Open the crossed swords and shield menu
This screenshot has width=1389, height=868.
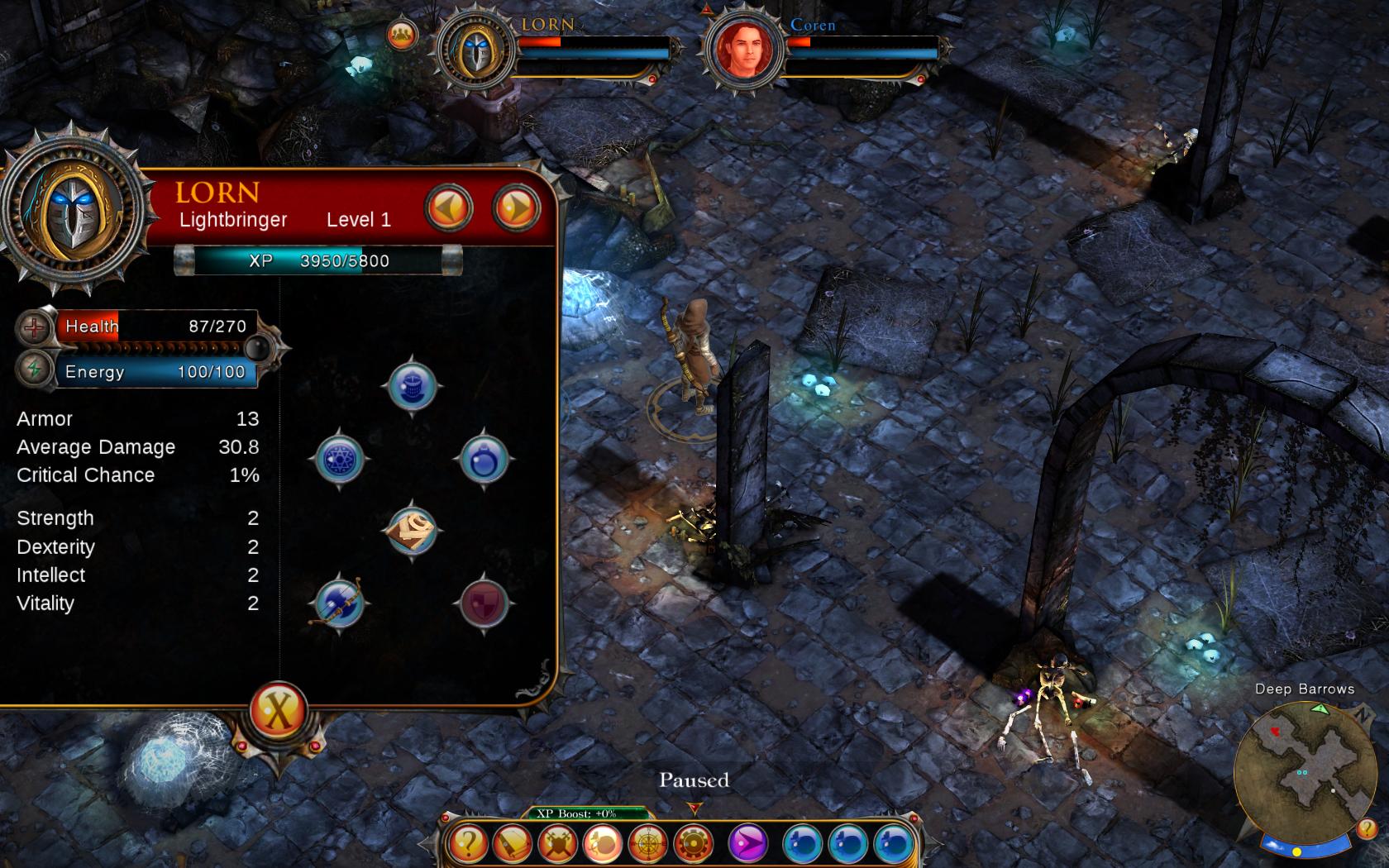[557, 844]
